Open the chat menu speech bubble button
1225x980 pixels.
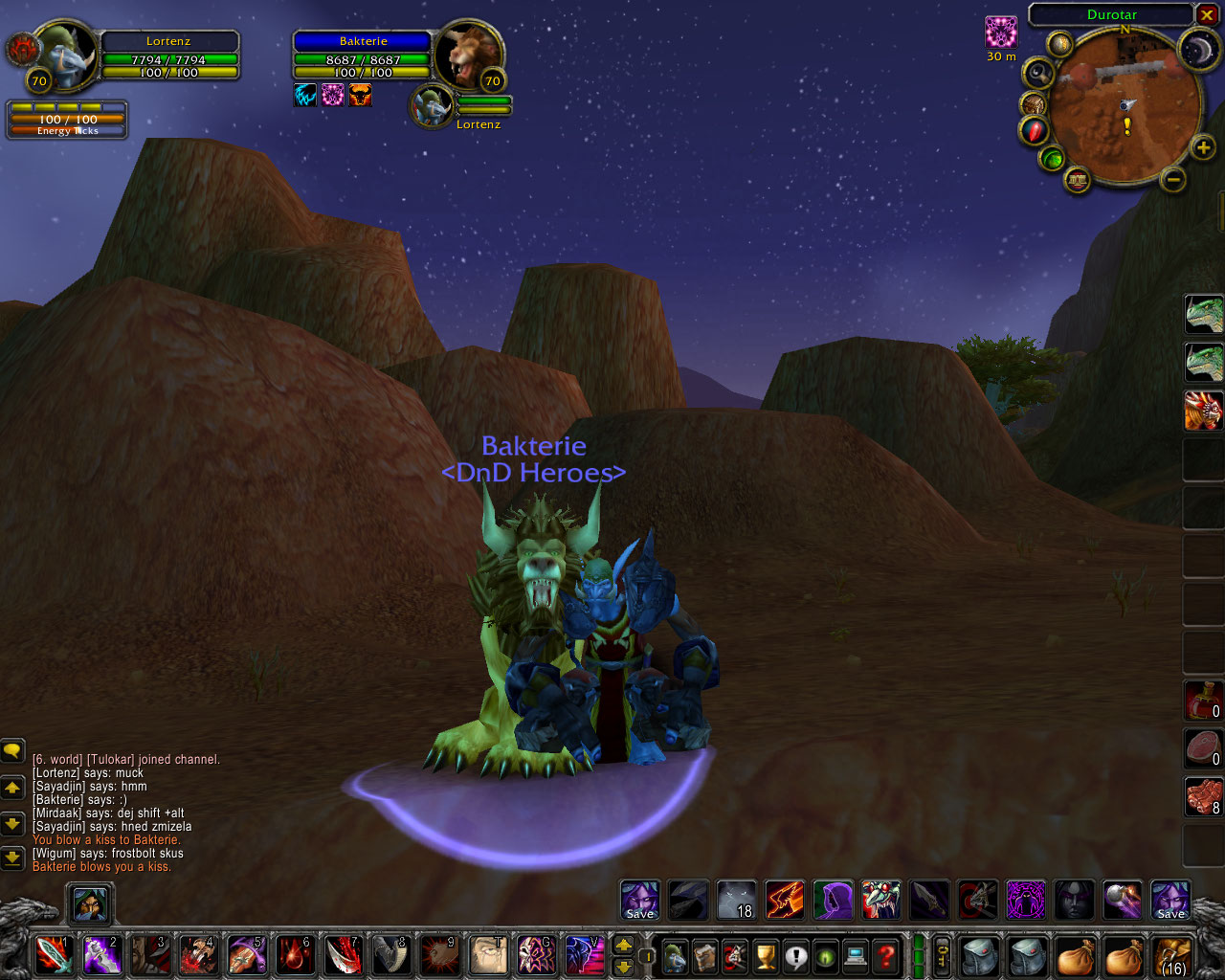click(12, 751)
